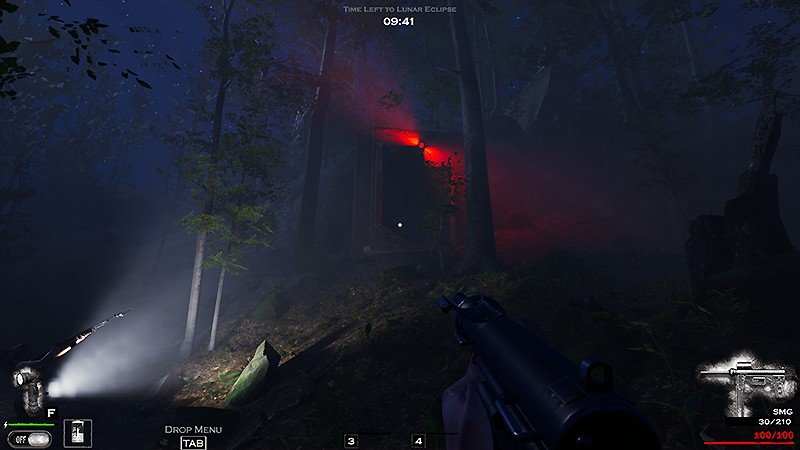
Task: Select hotbar slot 4
Action: click(418, 441)
